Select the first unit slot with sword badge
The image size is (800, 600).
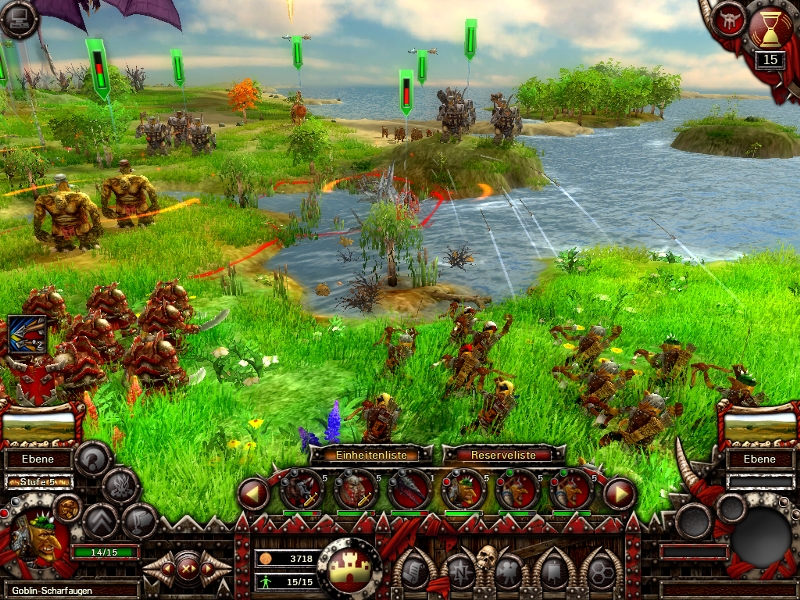tap(301, 490)
